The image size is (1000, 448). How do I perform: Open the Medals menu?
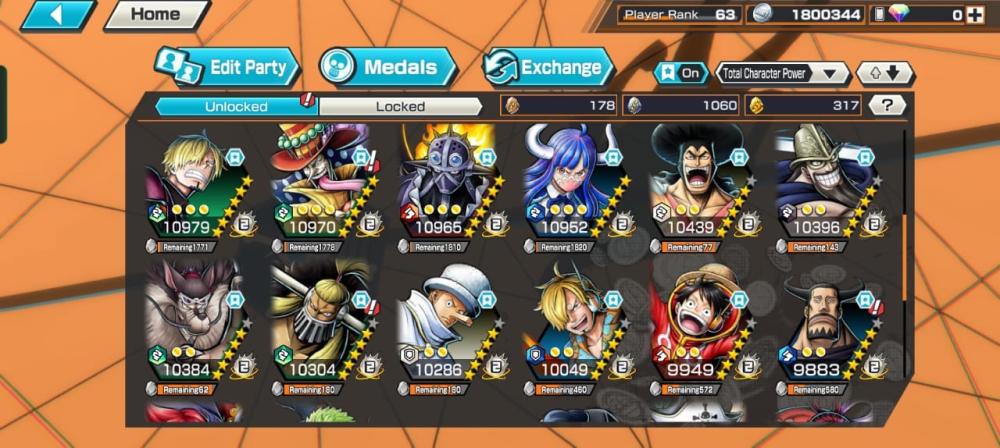coord(388,68)
